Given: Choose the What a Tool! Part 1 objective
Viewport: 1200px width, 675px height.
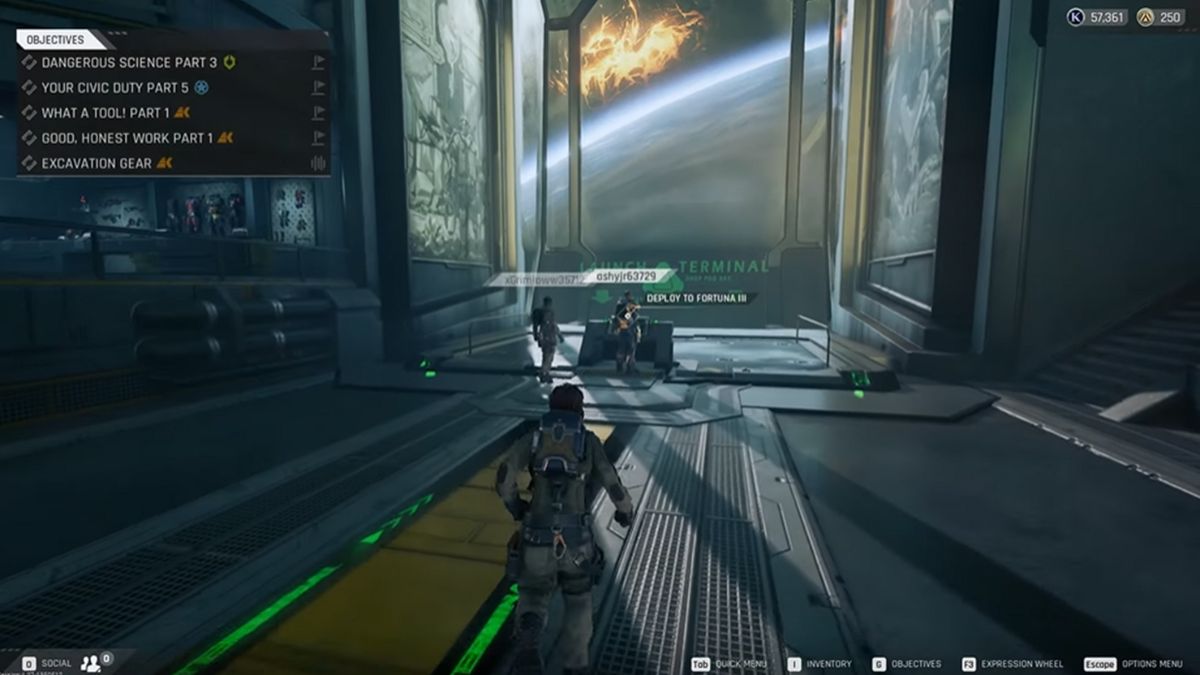Looking at the screenshot, I should click(106, 113).
